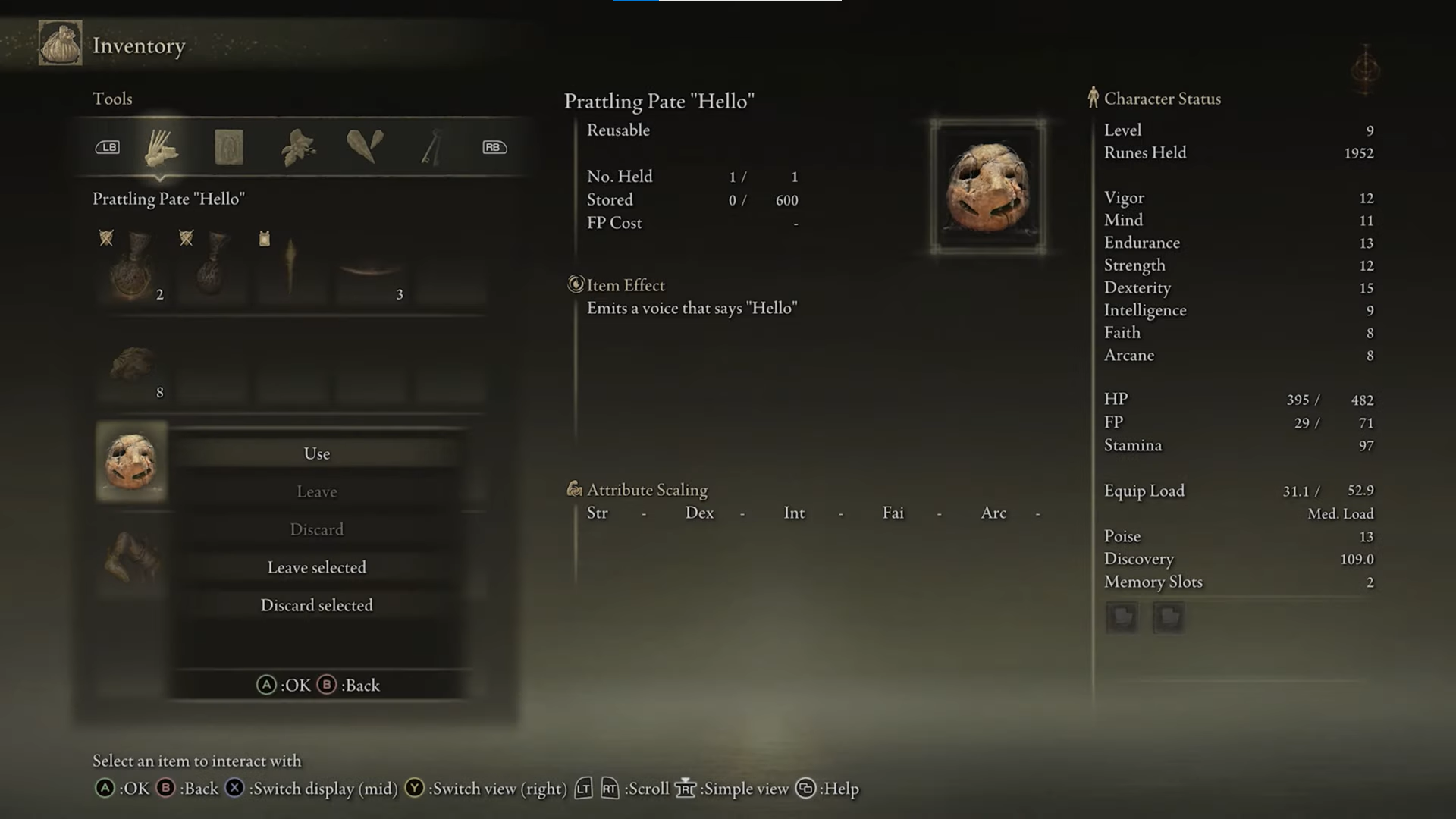Choose the Discard selected option

[x=316, y=605]
